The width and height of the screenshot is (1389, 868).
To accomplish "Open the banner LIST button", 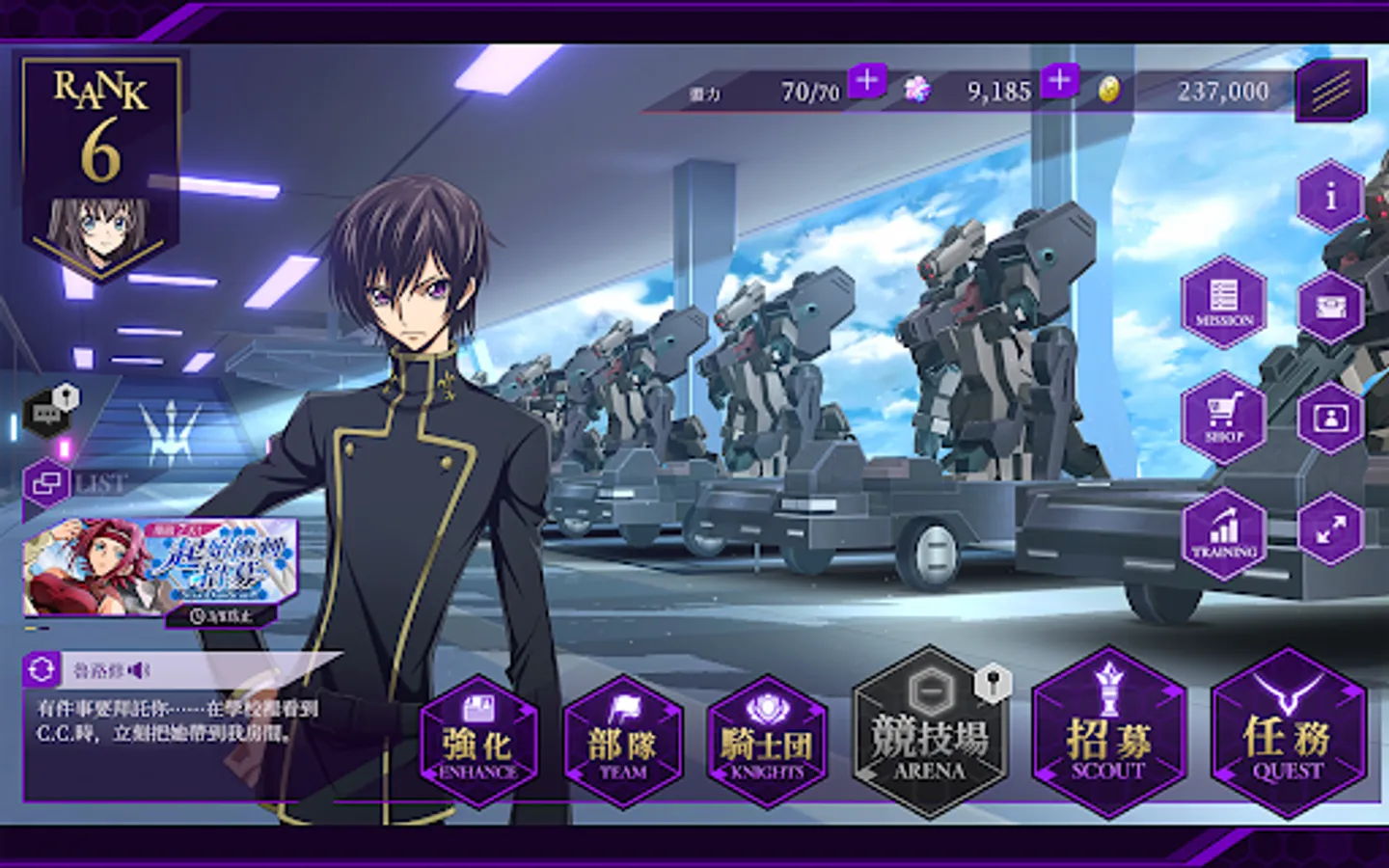I will point(46,482).
